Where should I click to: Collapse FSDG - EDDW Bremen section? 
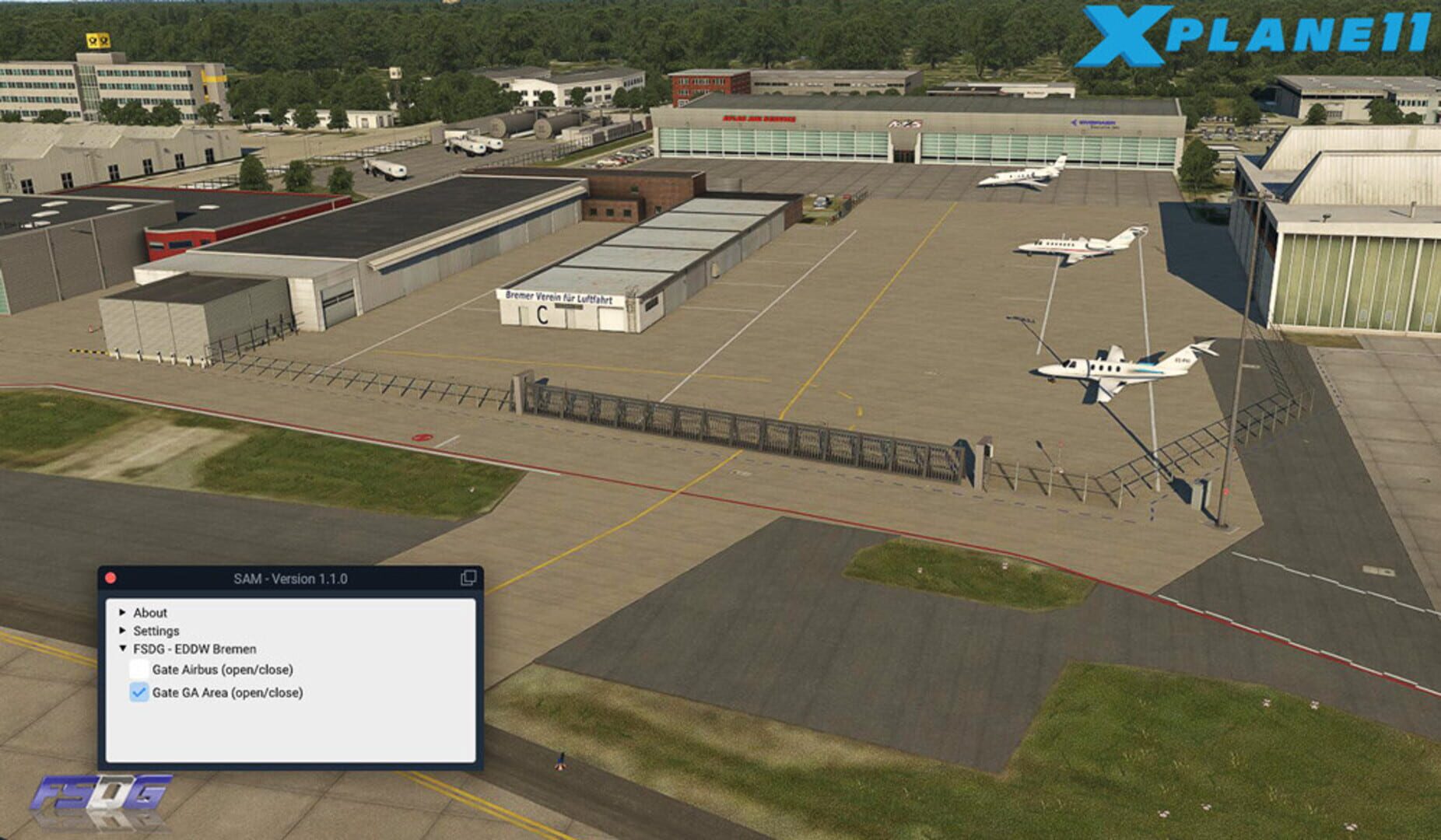pos(123,649)
